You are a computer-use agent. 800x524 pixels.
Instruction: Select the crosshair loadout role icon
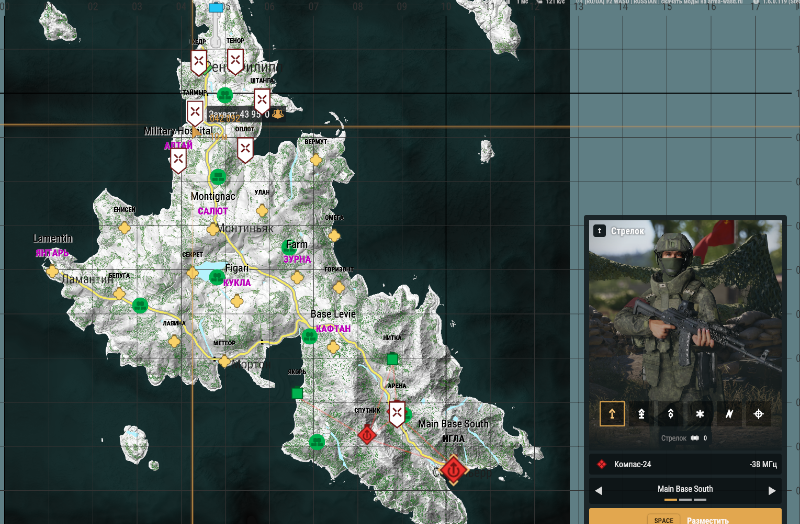pyautogui.click(x=758, y=414)
